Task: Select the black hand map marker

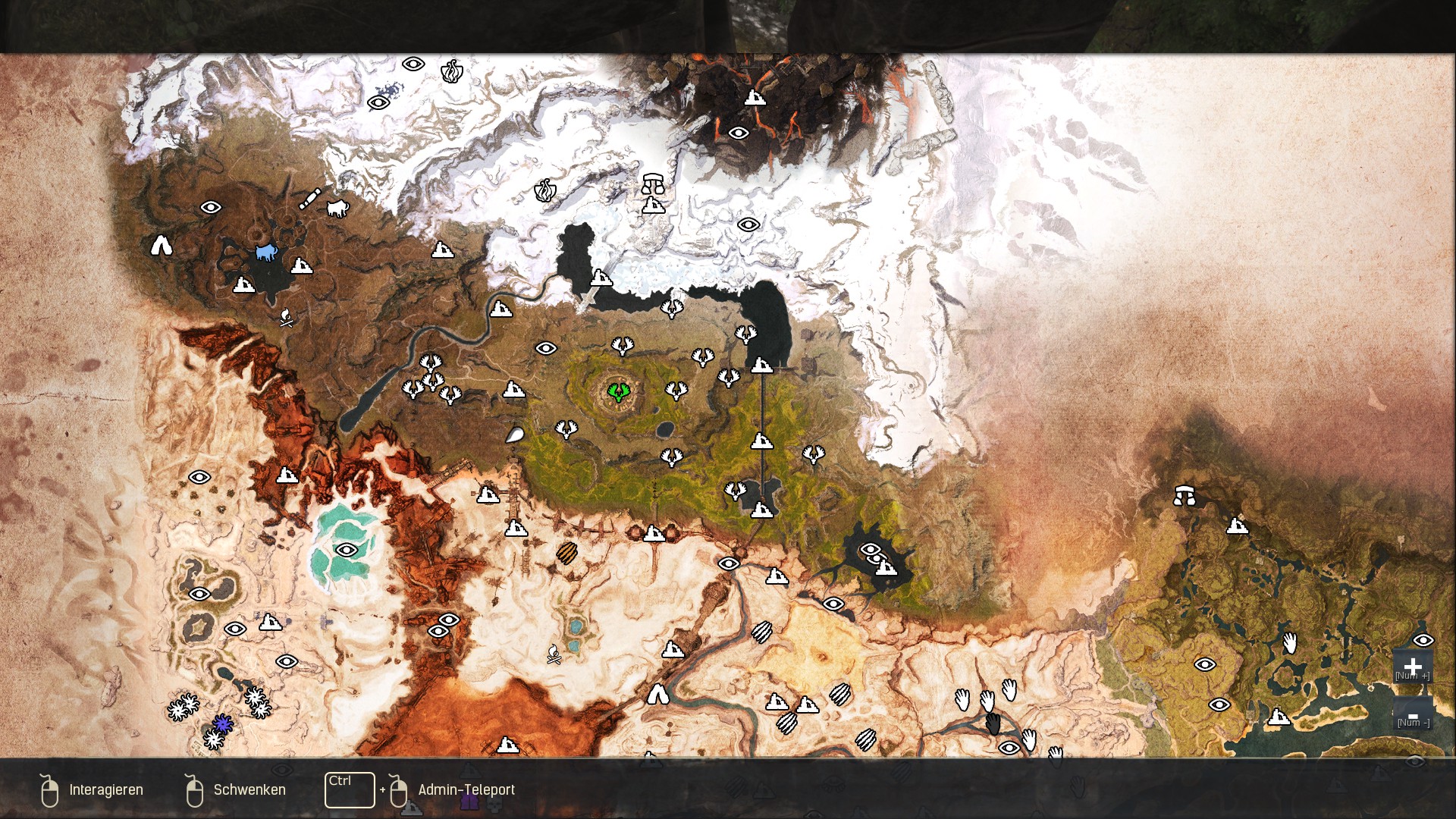Action: tap(993, 724)
